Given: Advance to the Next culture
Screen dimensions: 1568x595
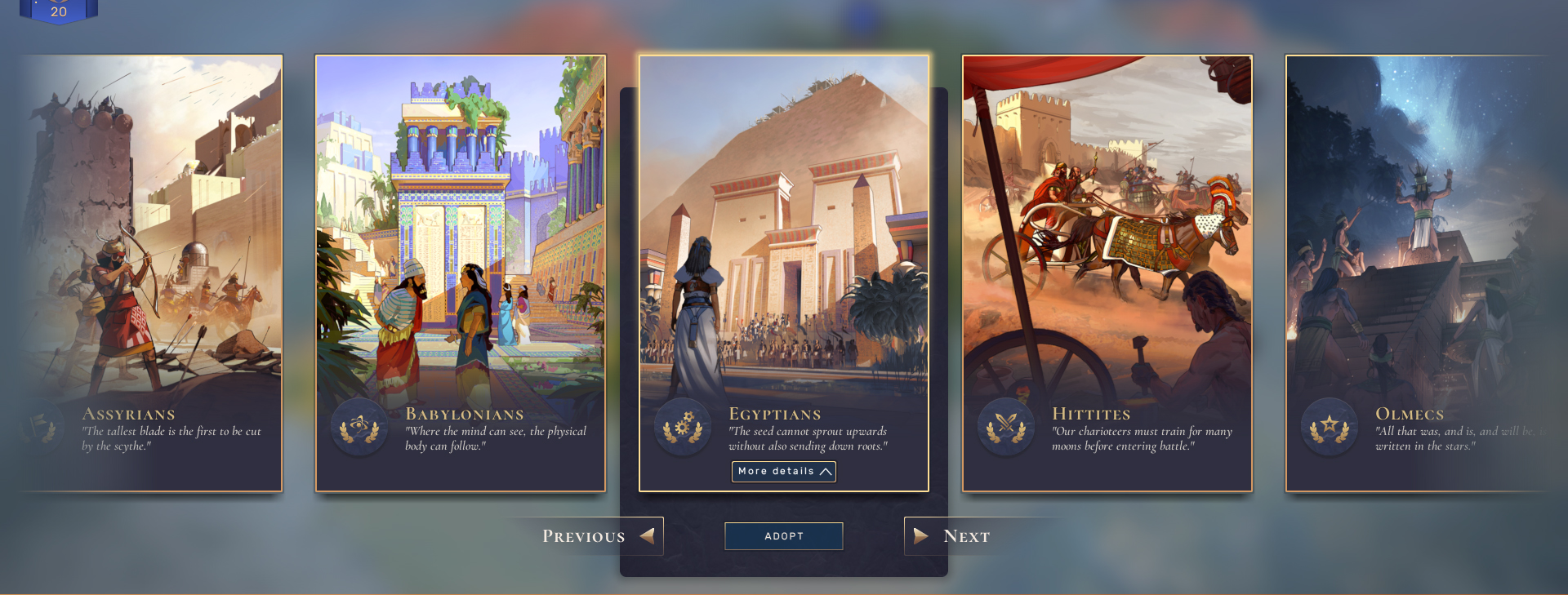Looking at the screenshot, I should [x=952, y=536].
